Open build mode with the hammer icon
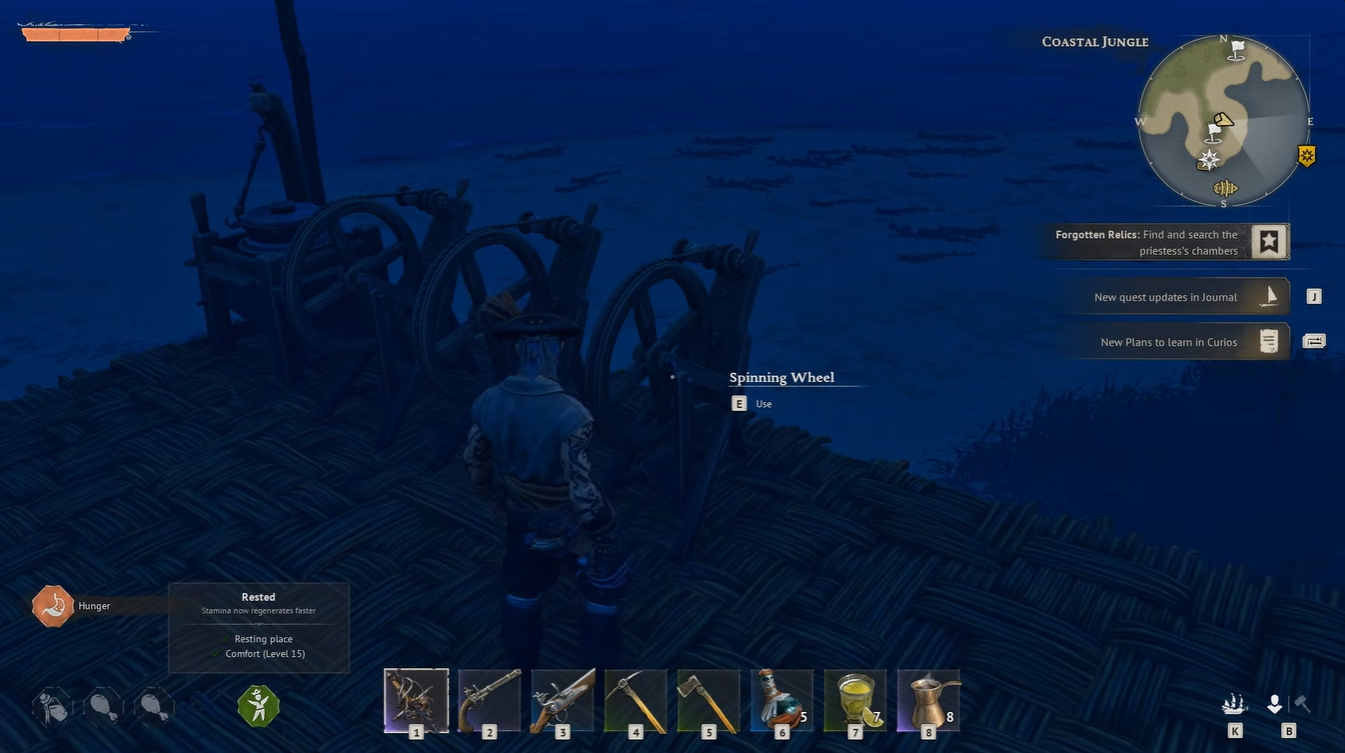 tap(1302, 704)
